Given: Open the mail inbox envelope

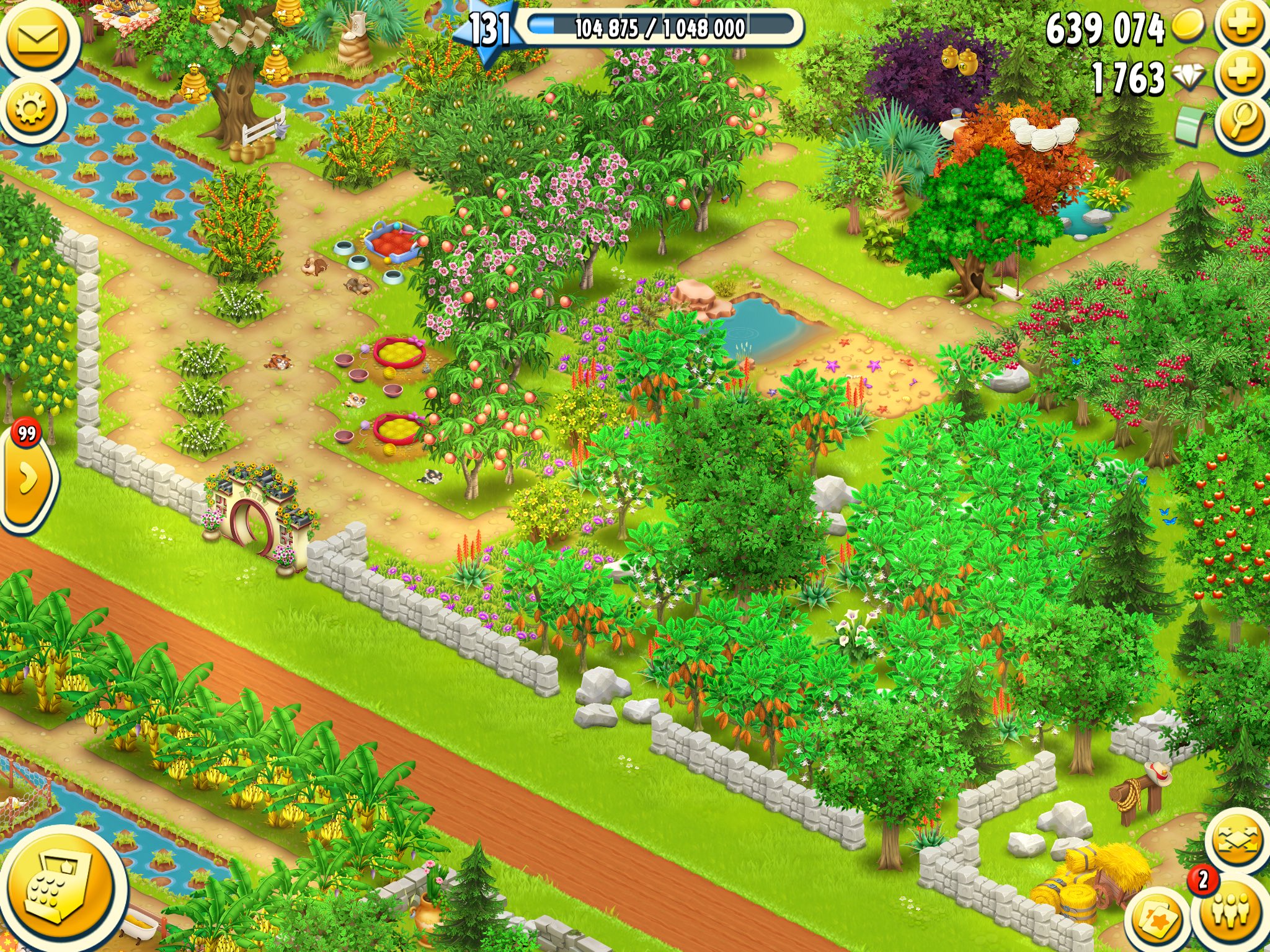Looking at the screenshot, I should 37,38.
